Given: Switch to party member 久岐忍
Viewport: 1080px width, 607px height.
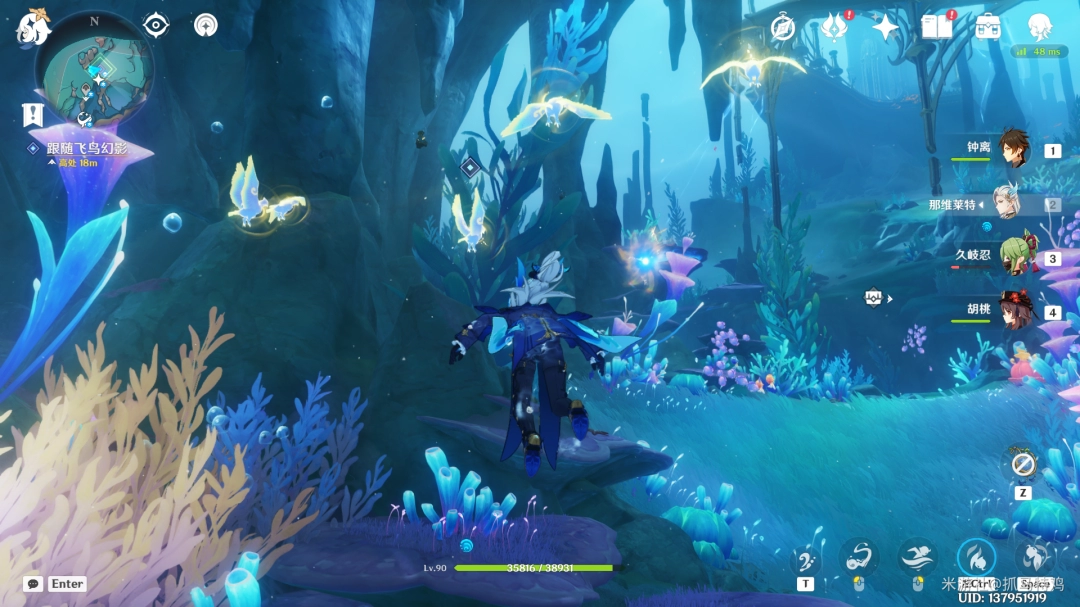Looking at the screenshot, I should (1016, 256).
